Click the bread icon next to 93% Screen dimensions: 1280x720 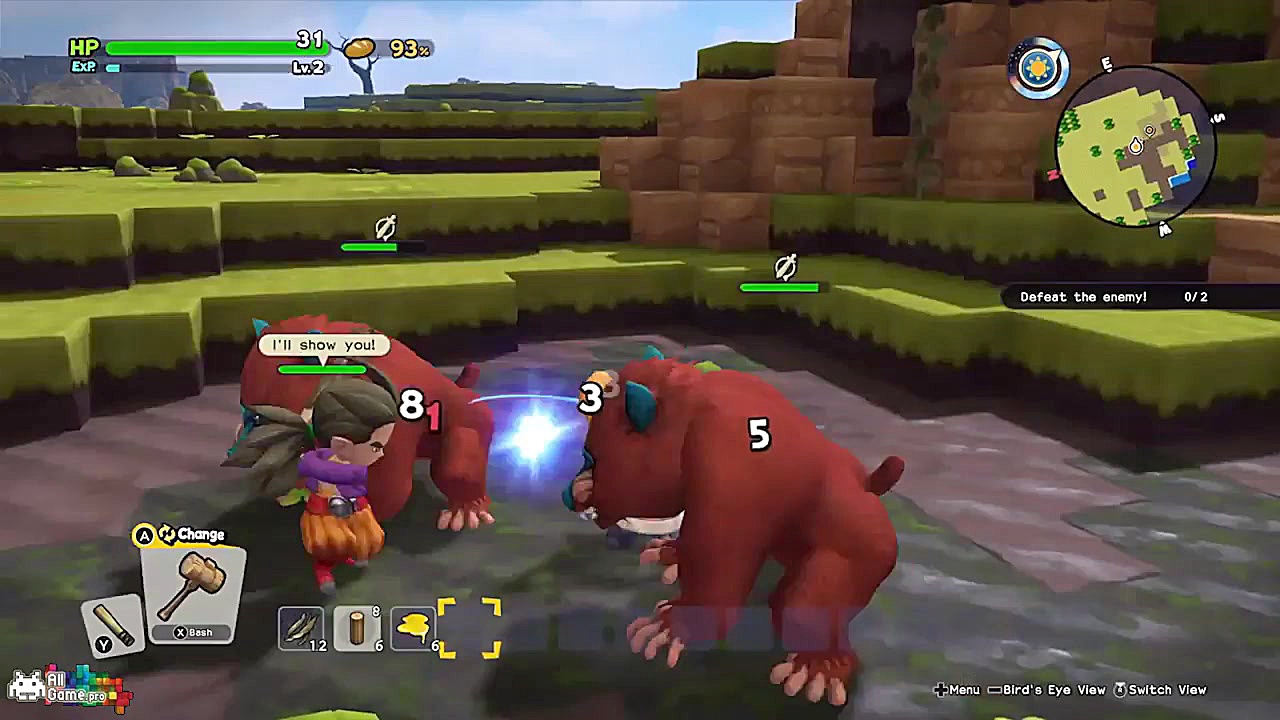click(360, 46)
